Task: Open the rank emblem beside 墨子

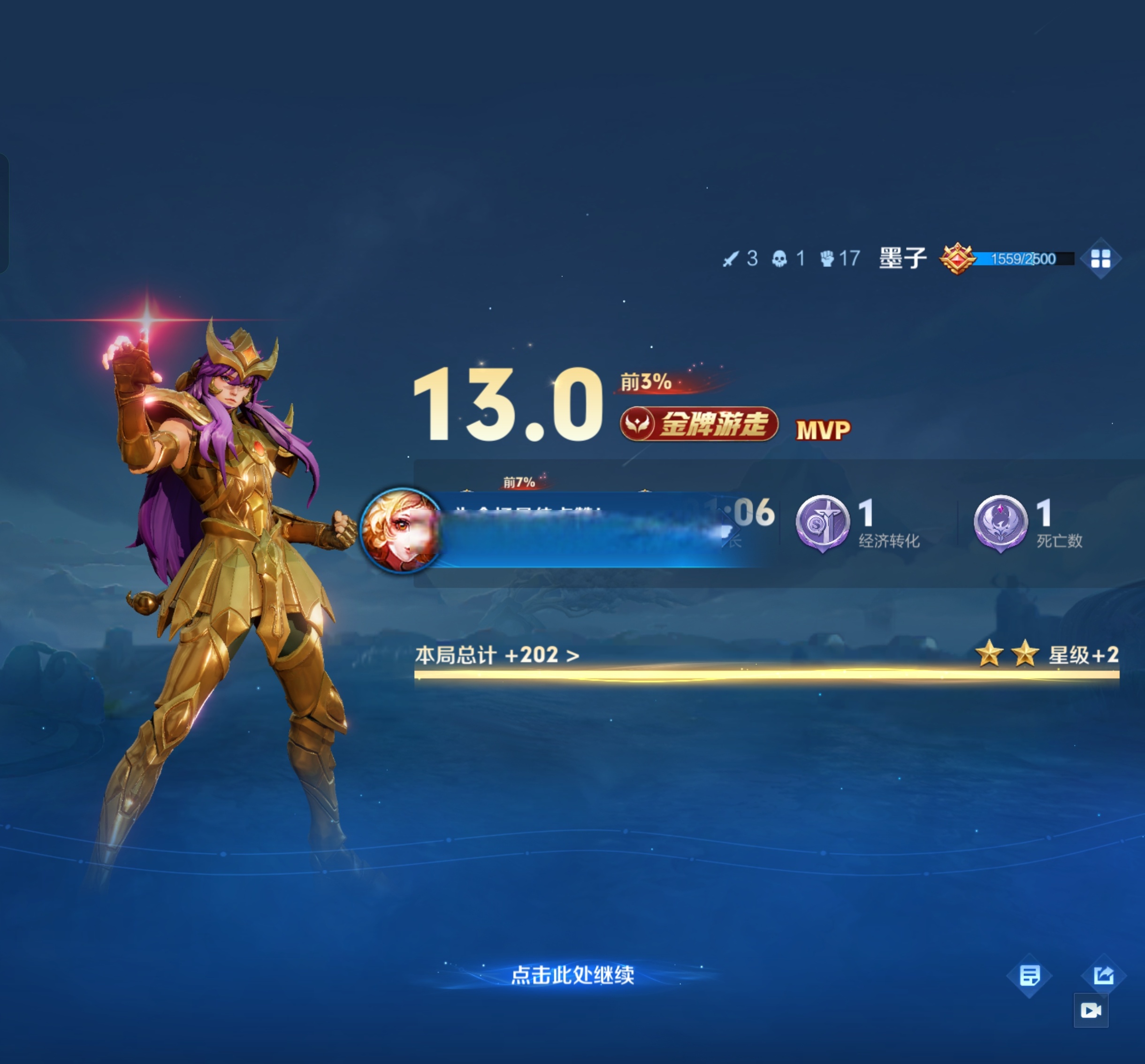Action: pos(957,258)
